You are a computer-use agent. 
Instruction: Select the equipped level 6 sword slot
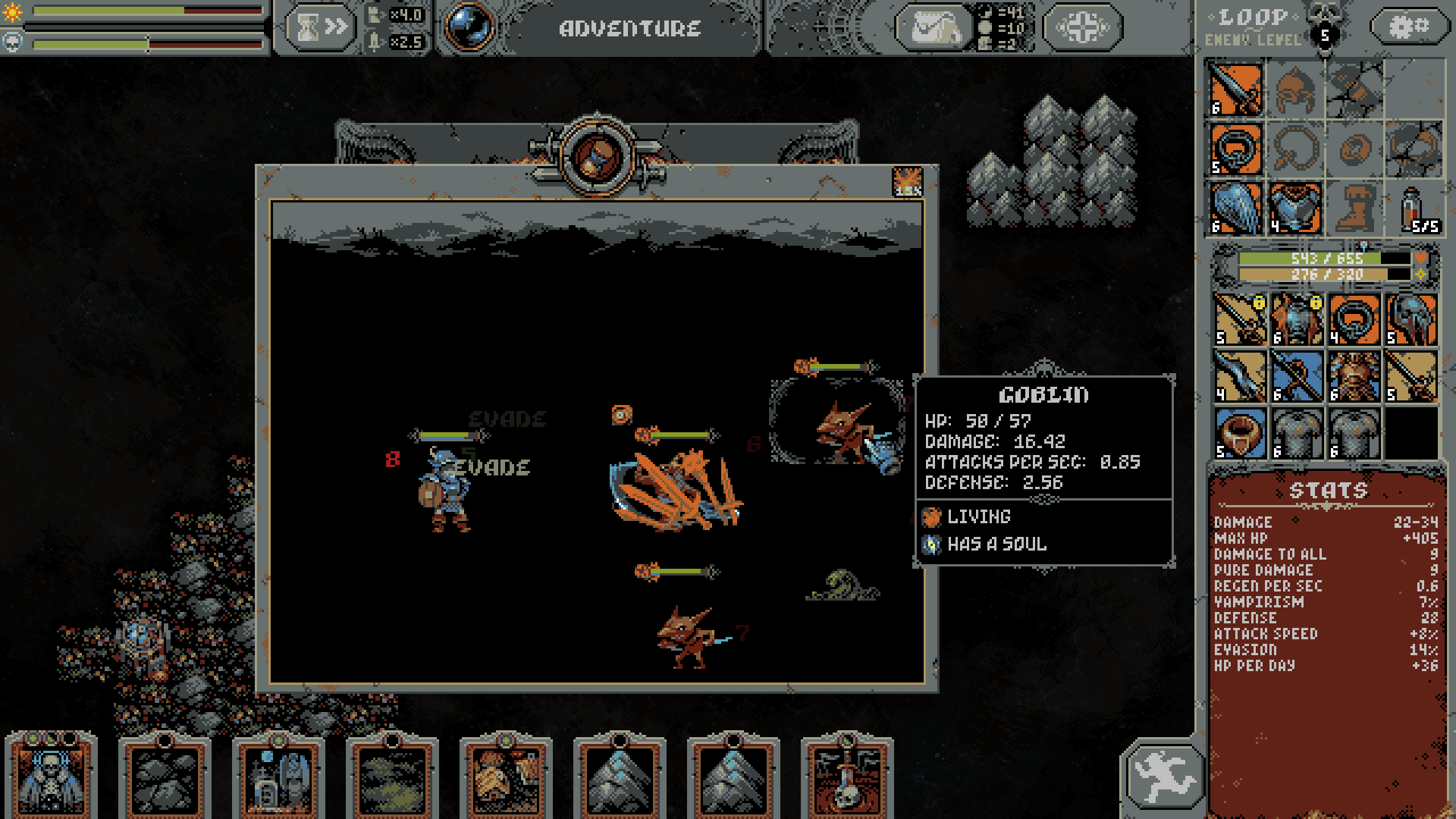[1236, 89]
